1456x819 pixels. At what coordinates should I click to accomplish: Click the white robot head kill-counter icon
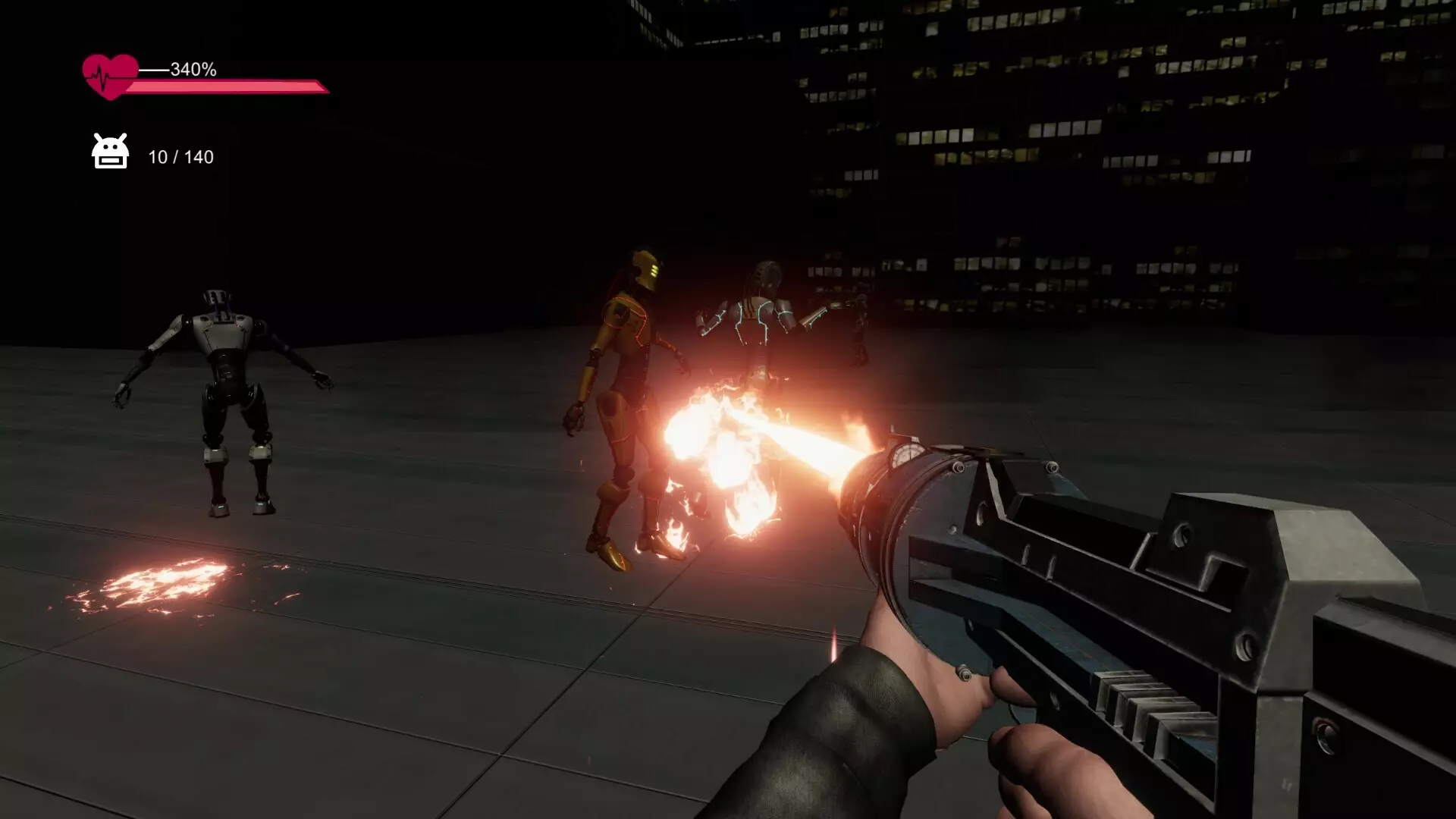(x=110, y=152)
